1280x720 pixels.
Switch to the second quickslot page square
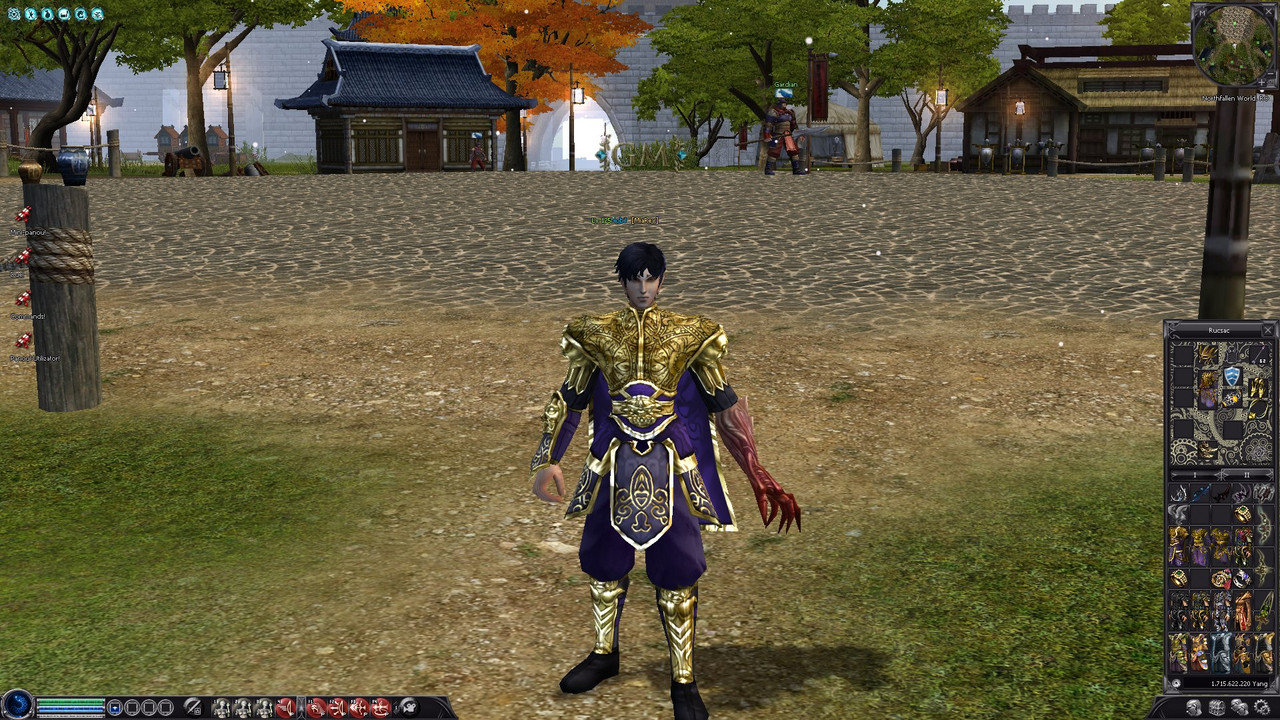click(133, 707)
